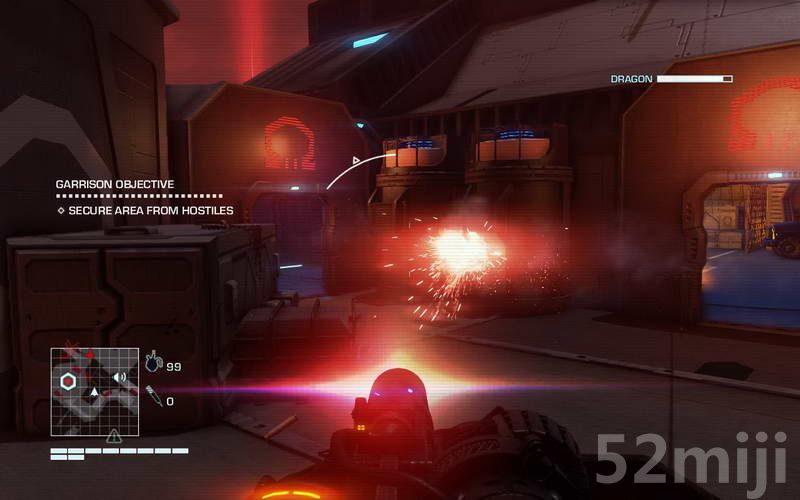This screenshot has width=800, height=500.
Task: Click the white player arrow on minimap
Action: (94, 393)
